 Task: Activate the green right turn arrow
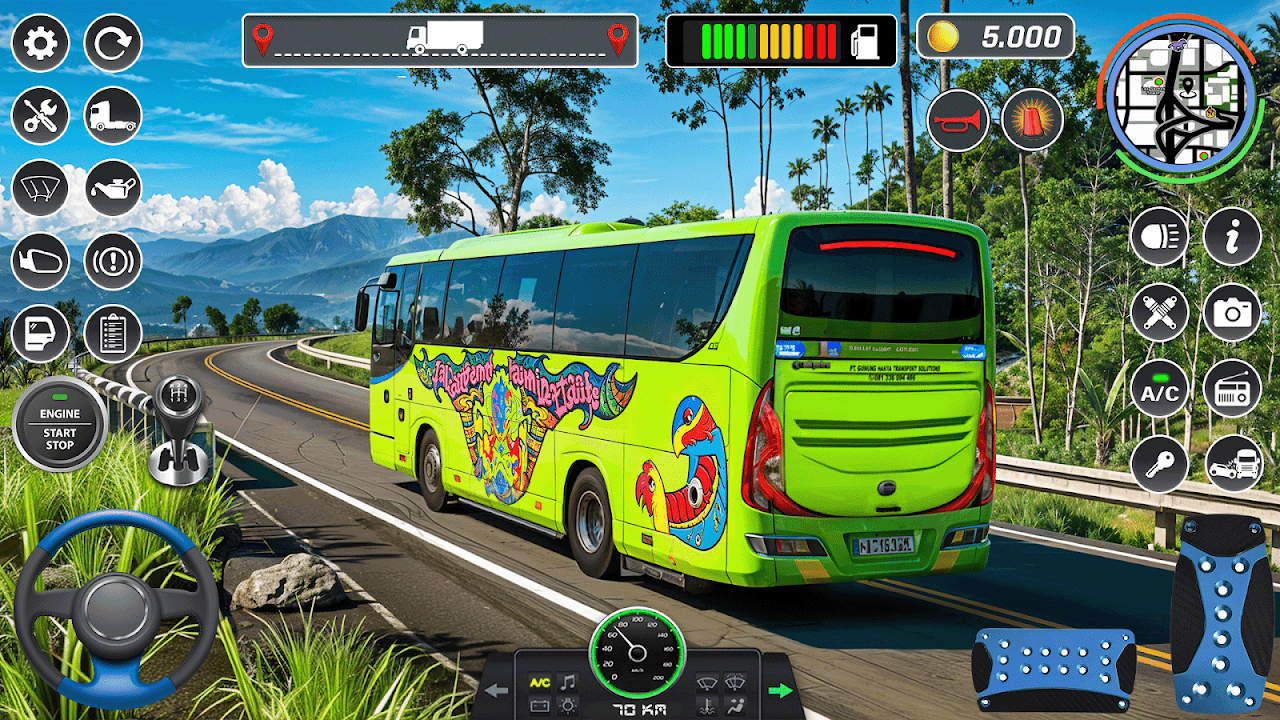click(779, 690)
